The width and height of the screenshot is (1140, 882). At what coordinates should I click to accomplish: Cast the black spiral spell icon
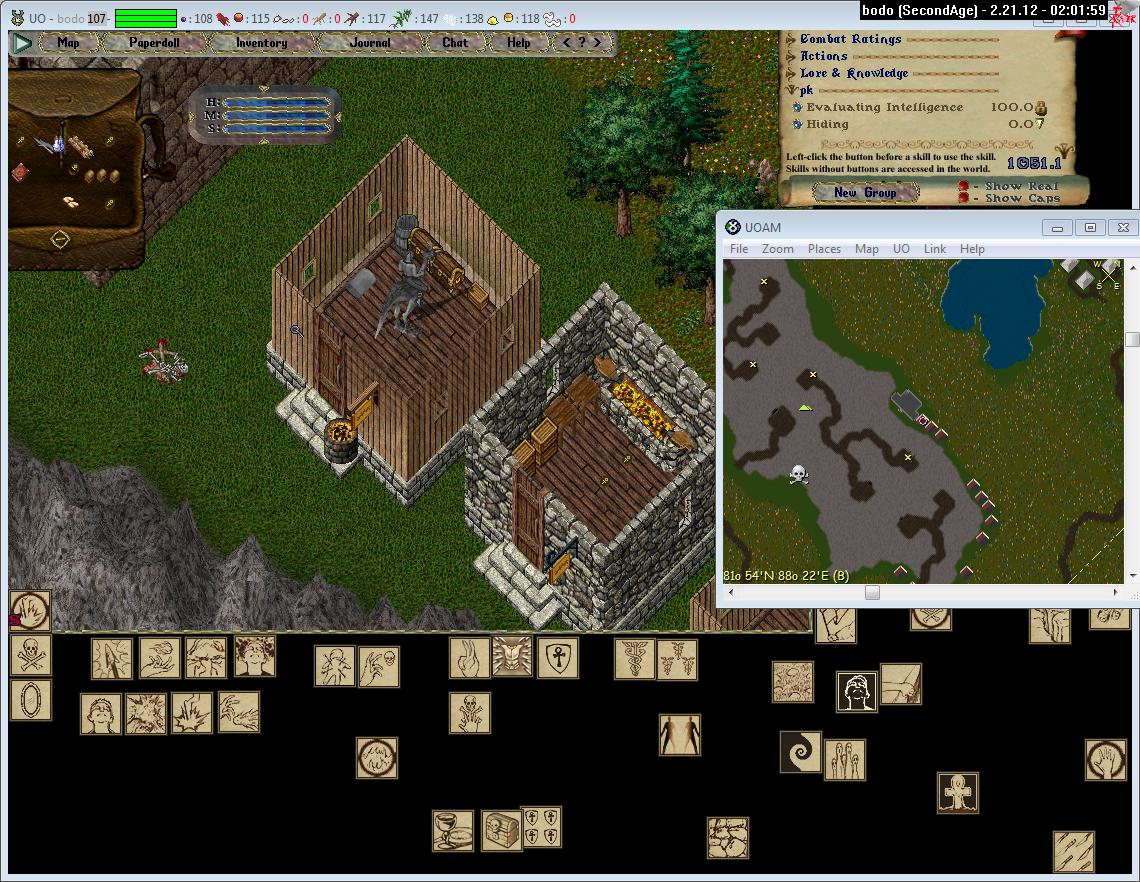[x=800, y=751]
